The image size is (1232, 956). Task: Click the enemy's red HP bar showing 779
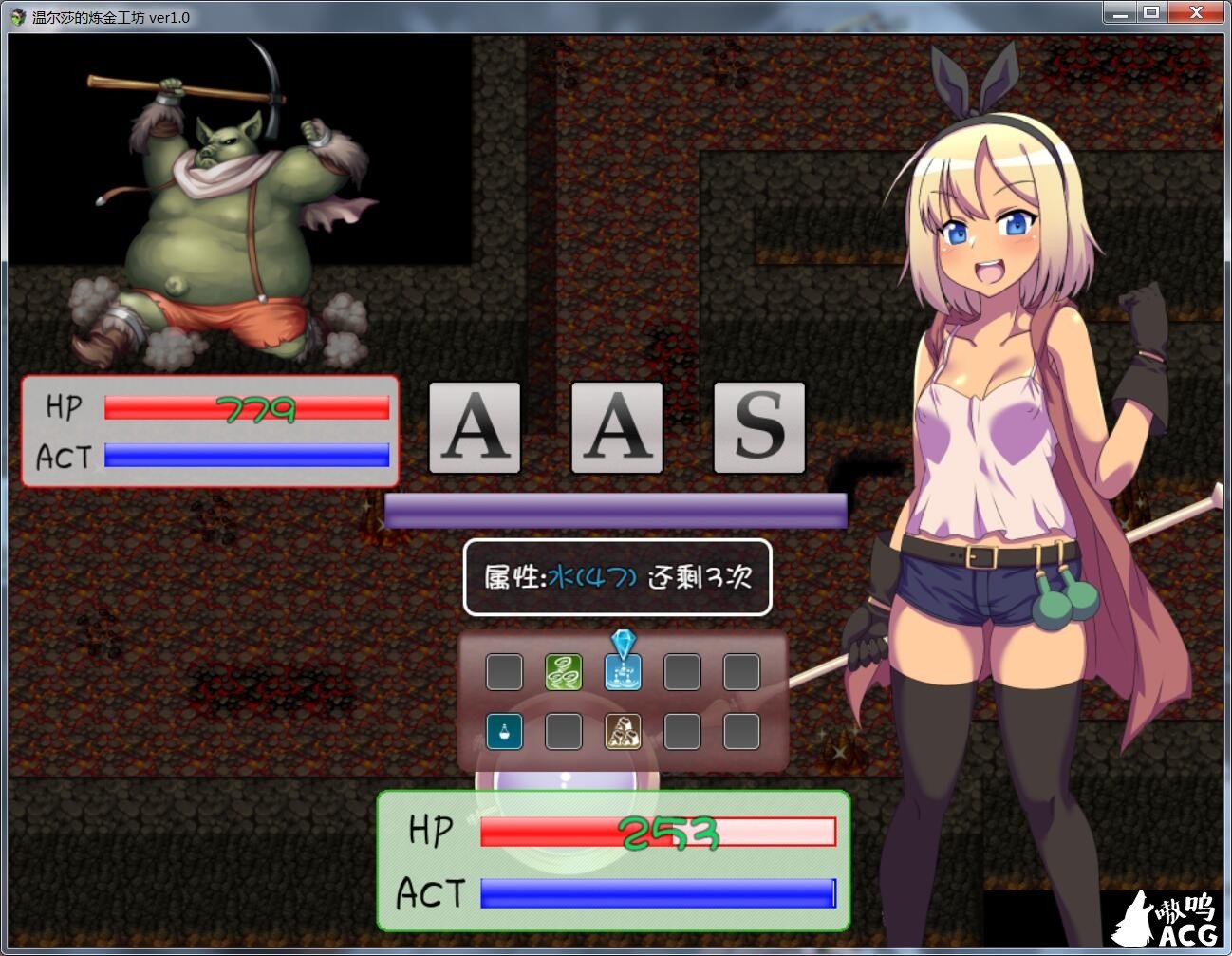pos(247,410)
